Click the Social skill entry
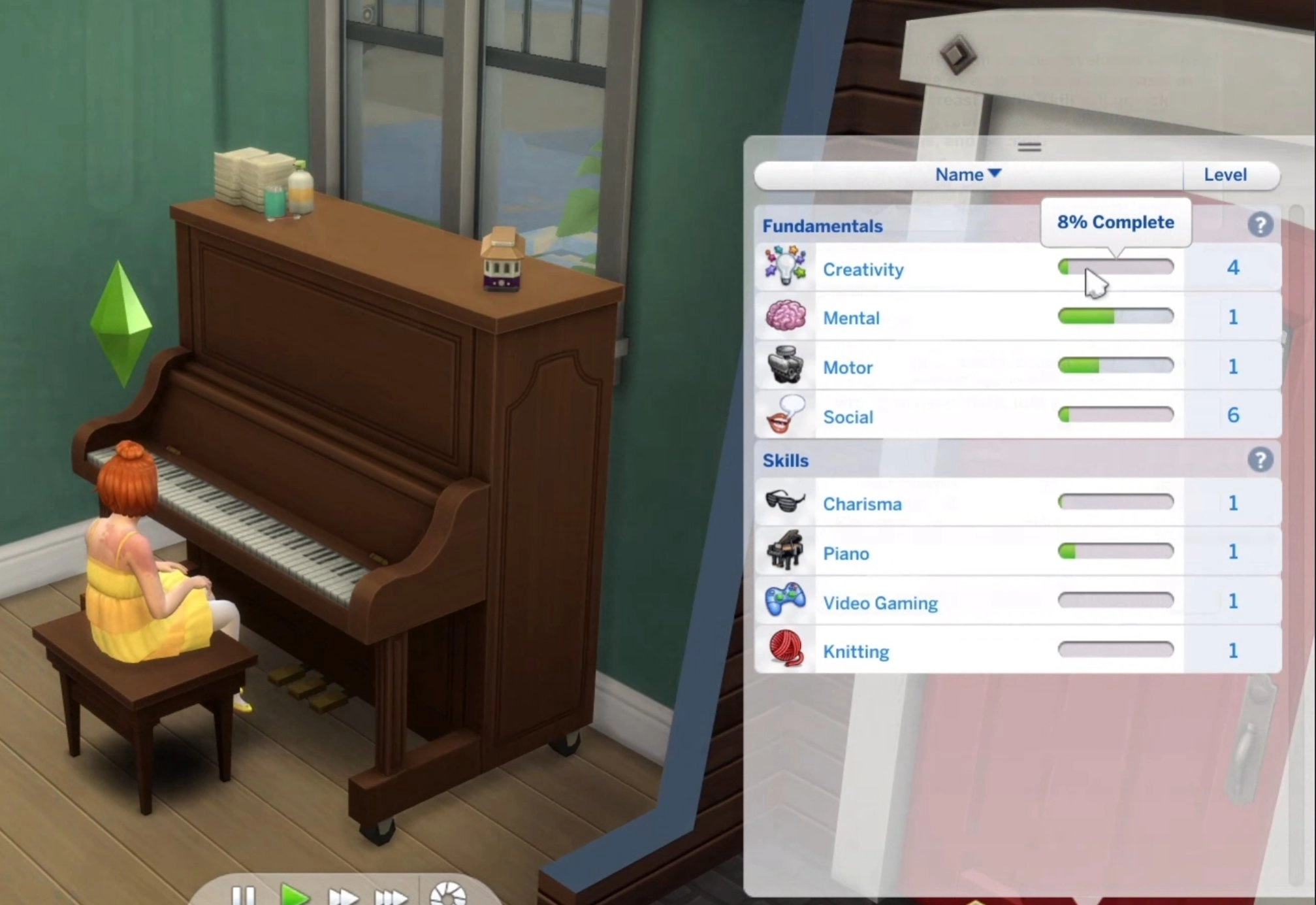1316x905 pixels. coord(848,417)
